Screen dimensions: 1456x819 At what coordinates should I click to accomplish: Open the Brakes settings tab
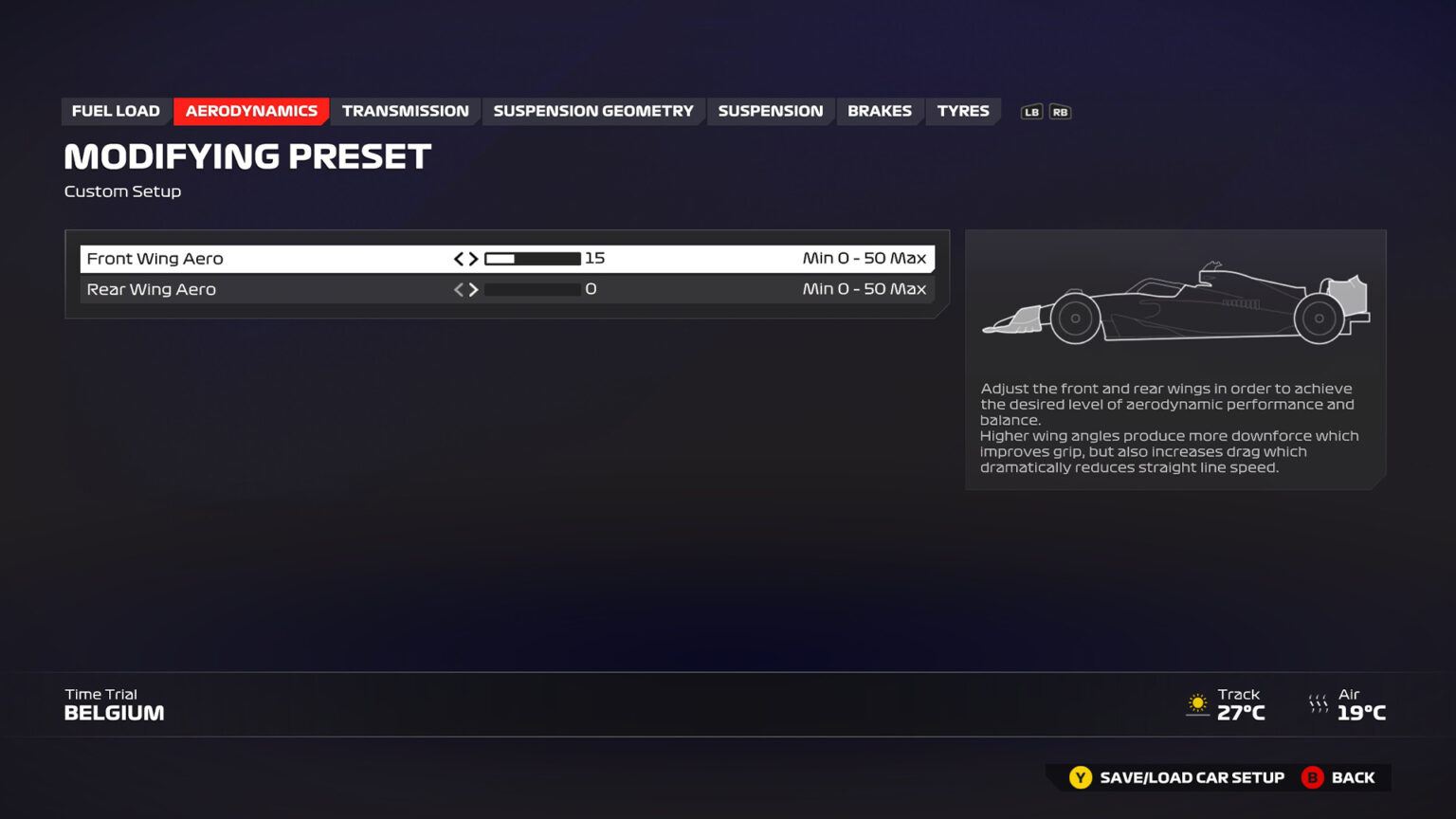pyautogui.click(x=880, y=111)
